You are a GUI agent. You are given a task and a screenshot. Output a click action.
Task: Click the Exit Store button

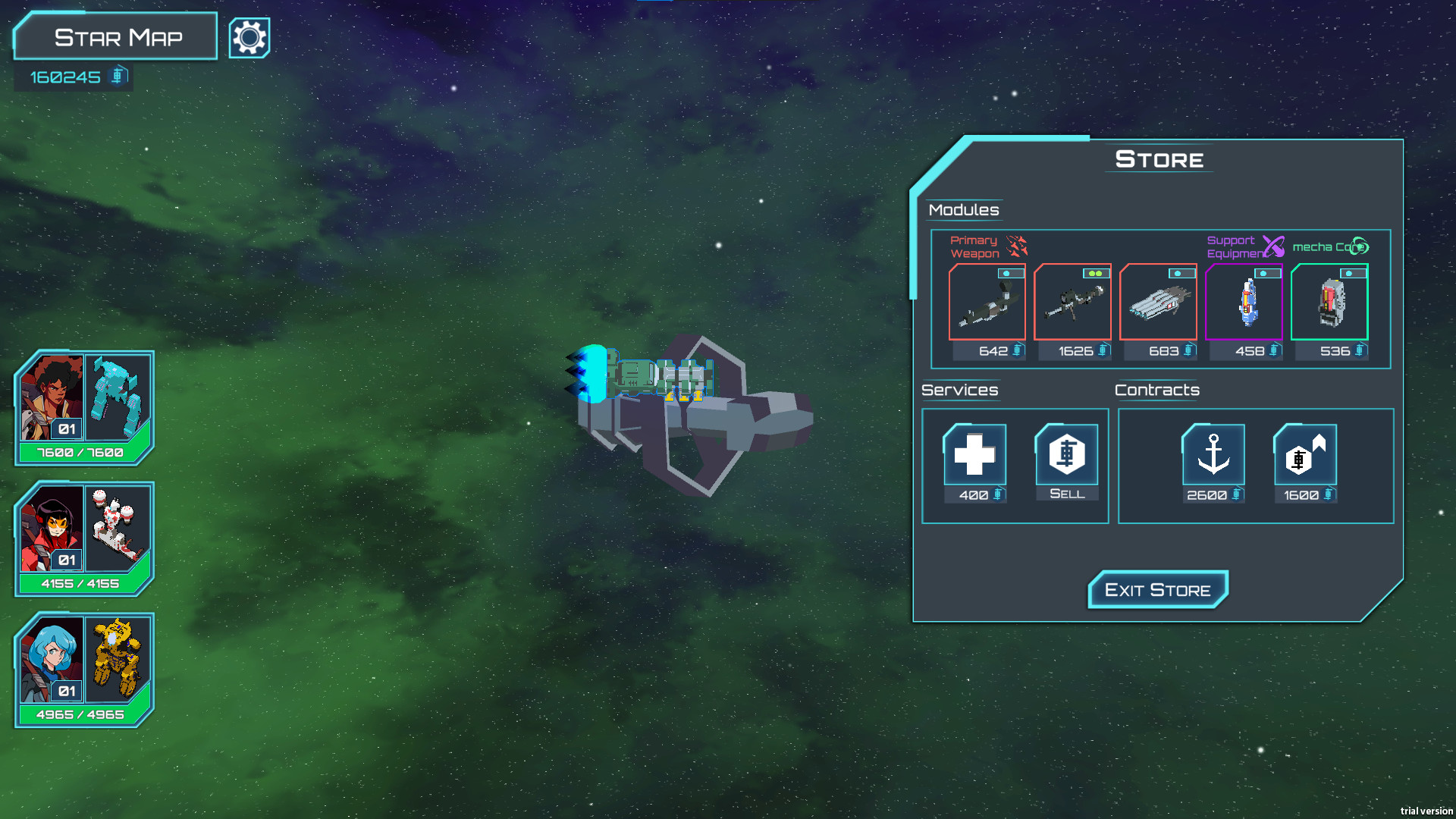click(1158, 589)
